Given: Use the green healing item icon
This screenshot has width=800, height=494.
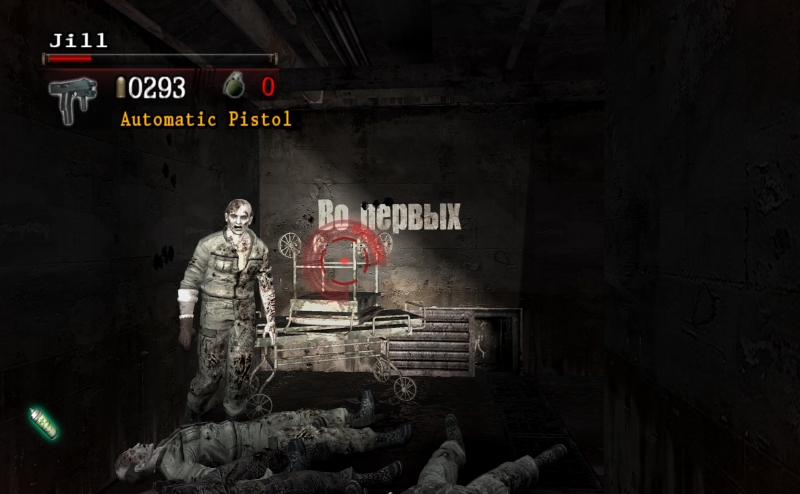Looking at the screenshot, I should pos(43,422).
